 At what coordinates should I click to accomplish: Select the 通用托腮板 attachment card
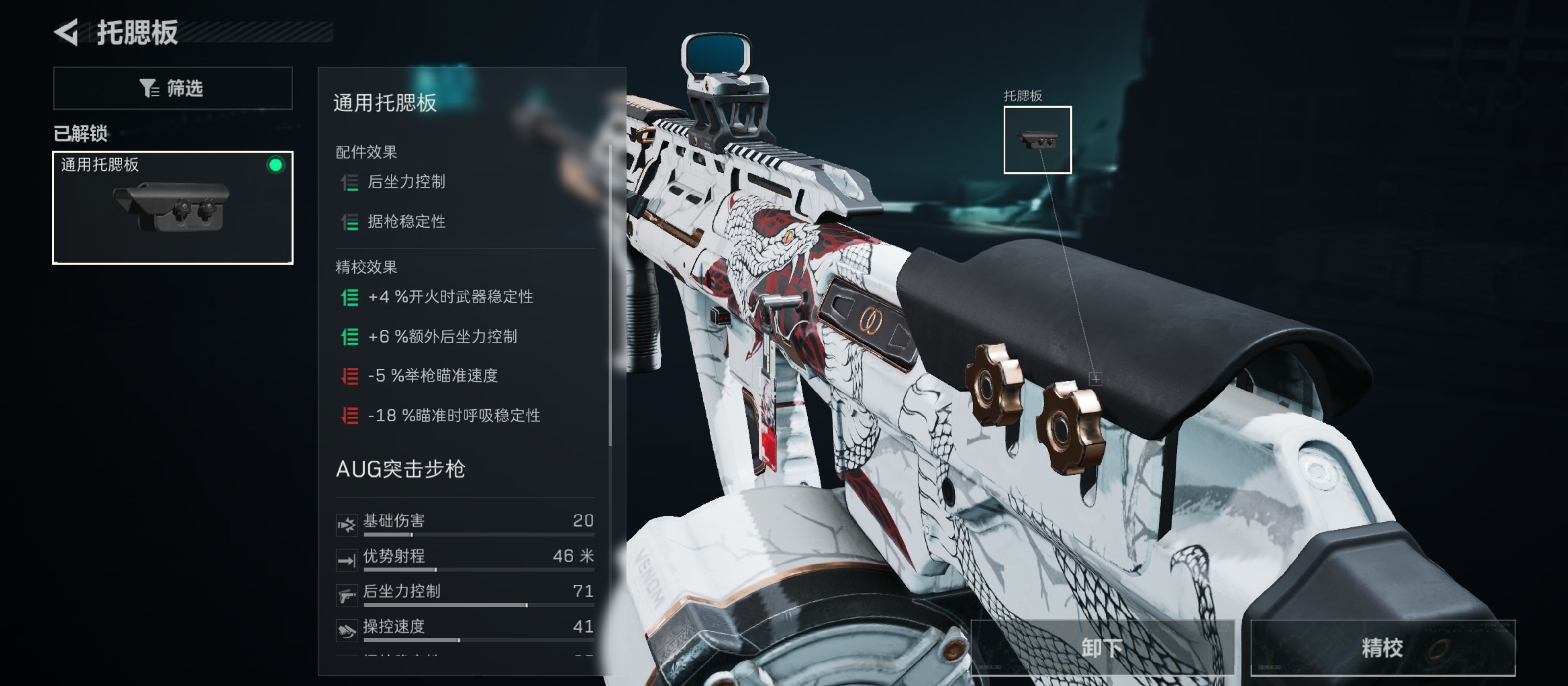pyautogui.click(x=172, y=207)
